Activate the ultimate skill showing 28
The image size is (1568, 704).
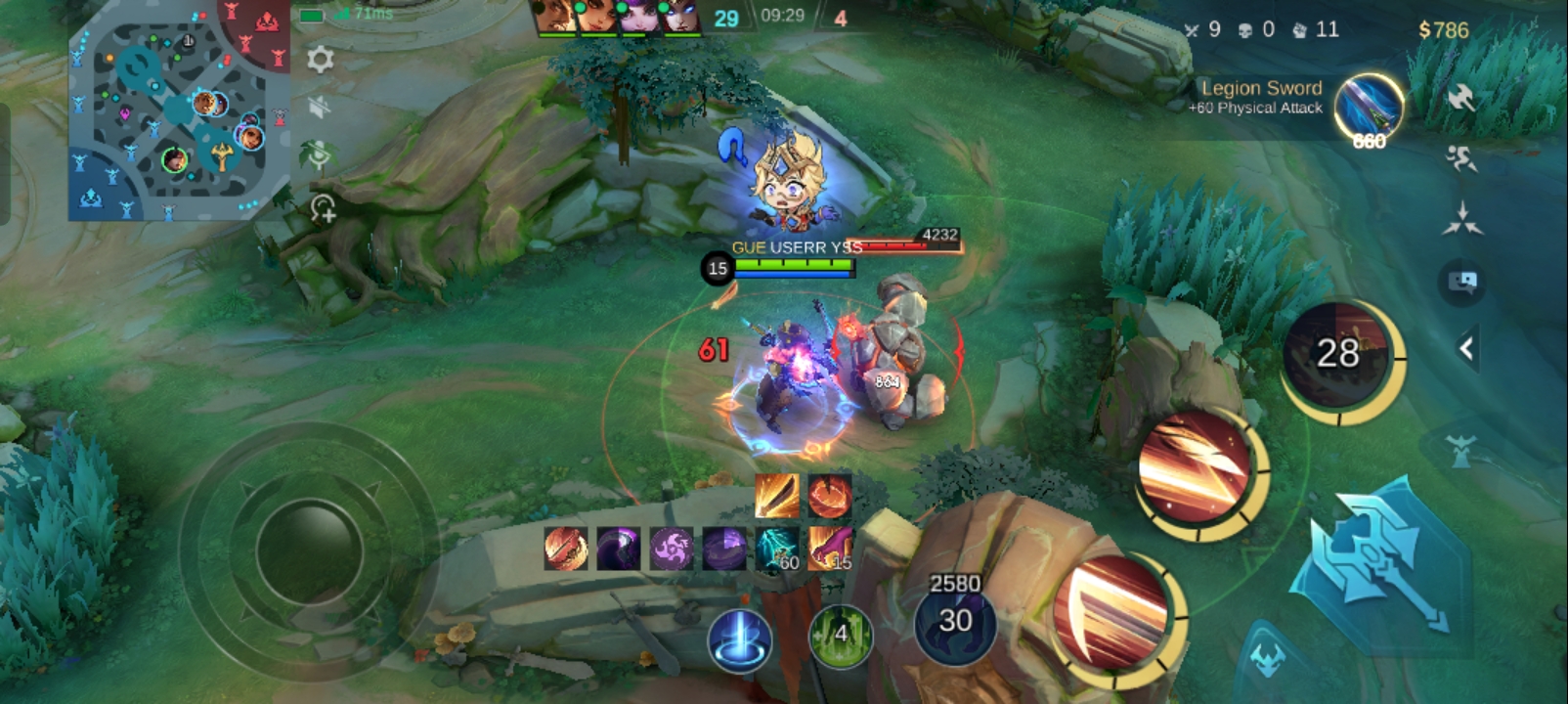(1338, 355)
